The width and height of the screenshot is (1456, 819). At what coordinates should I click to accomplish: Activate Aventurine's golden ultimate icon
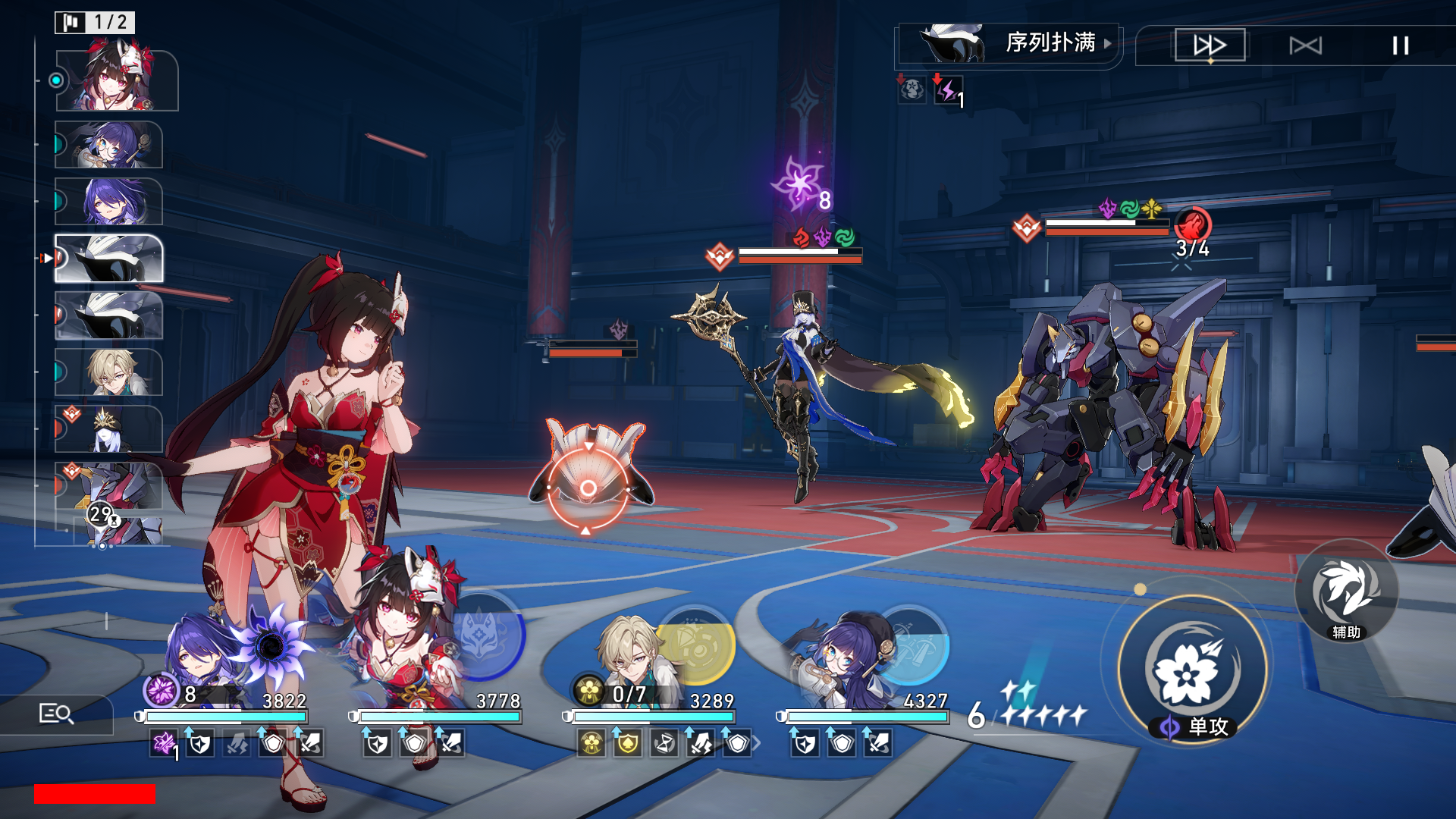[696, 645]
